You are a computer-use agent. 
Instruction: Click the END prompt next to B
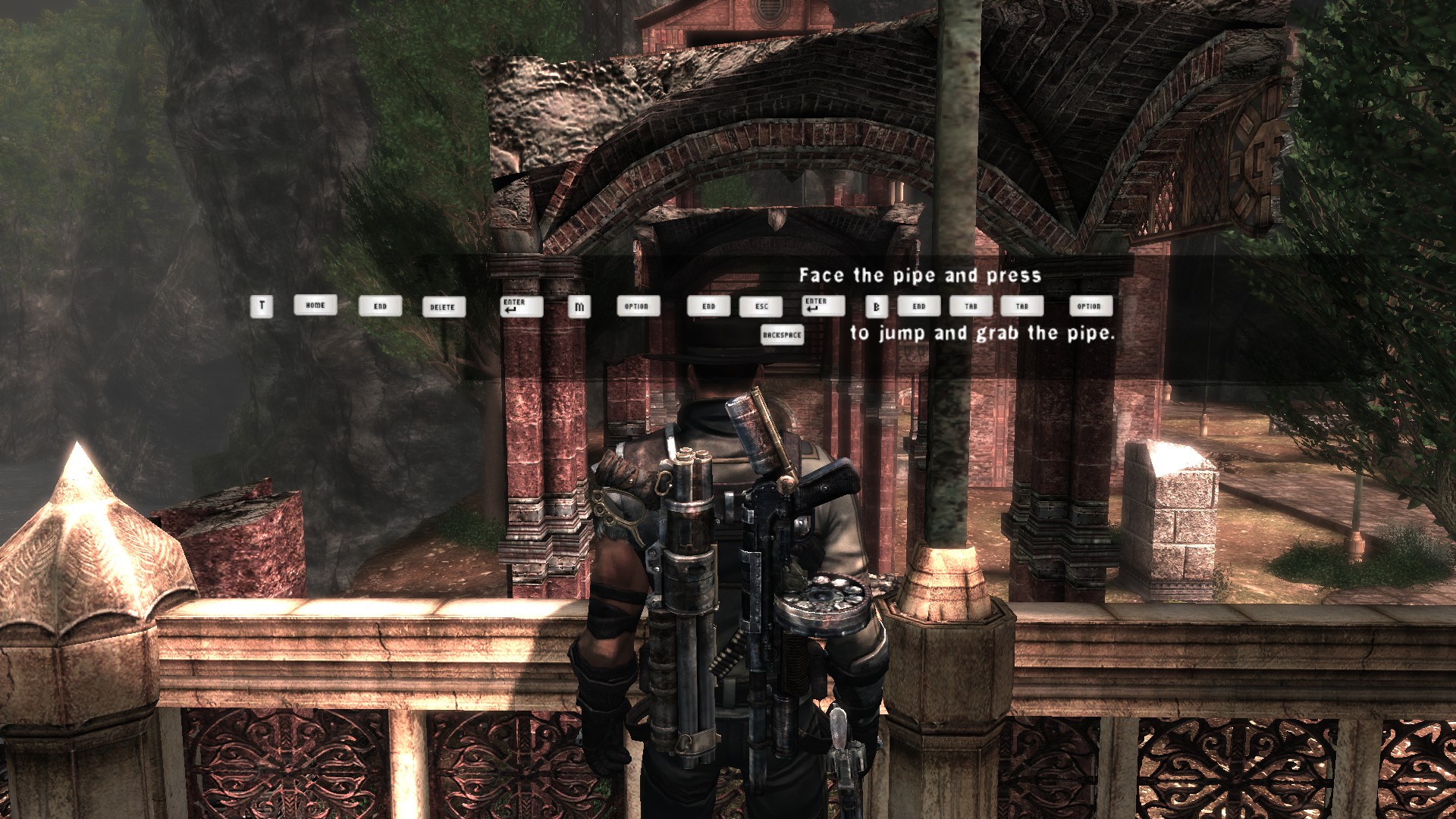point(920,306)
